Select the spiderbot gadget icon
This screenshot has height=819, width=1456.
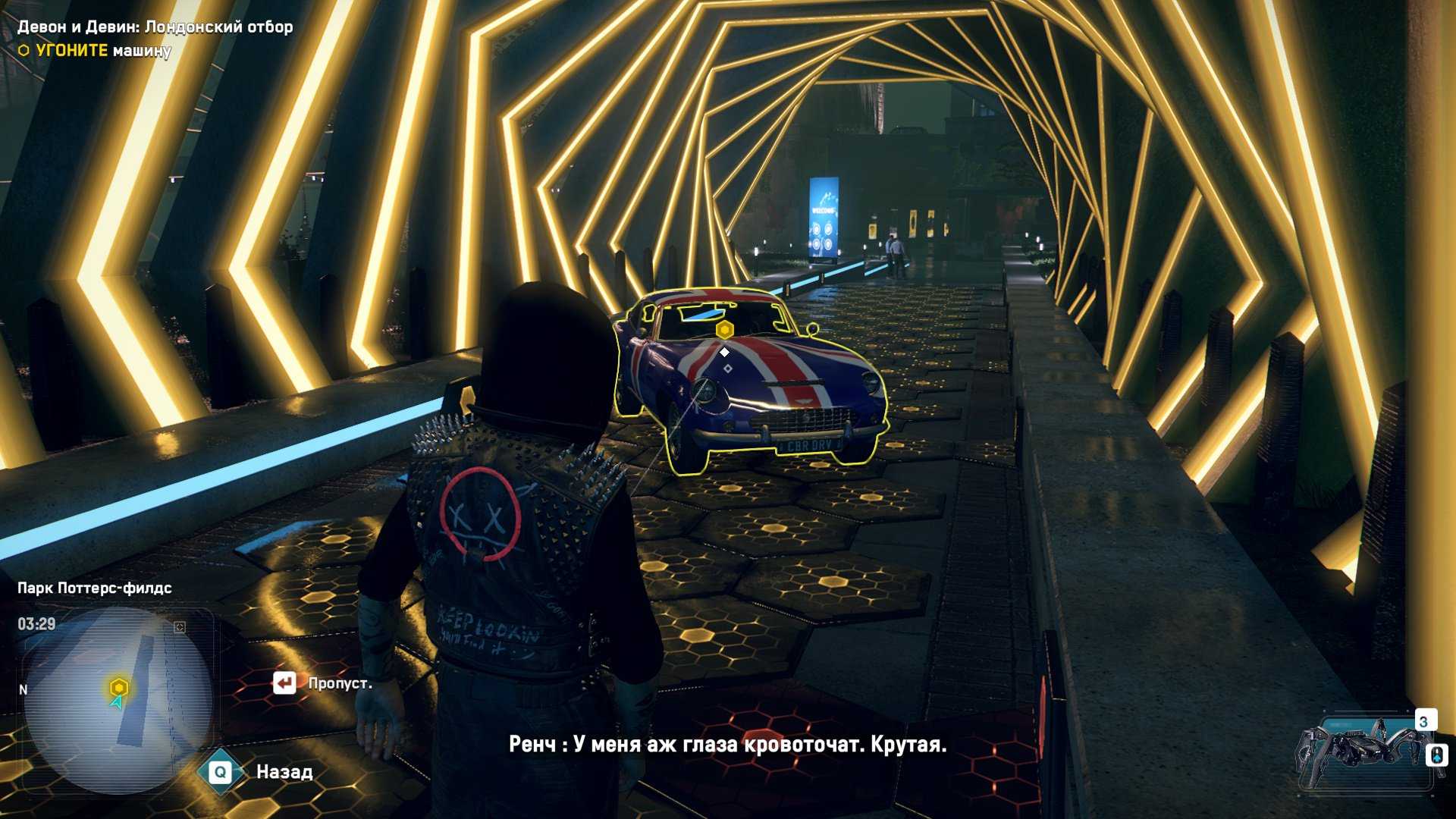coord(1363,750)
